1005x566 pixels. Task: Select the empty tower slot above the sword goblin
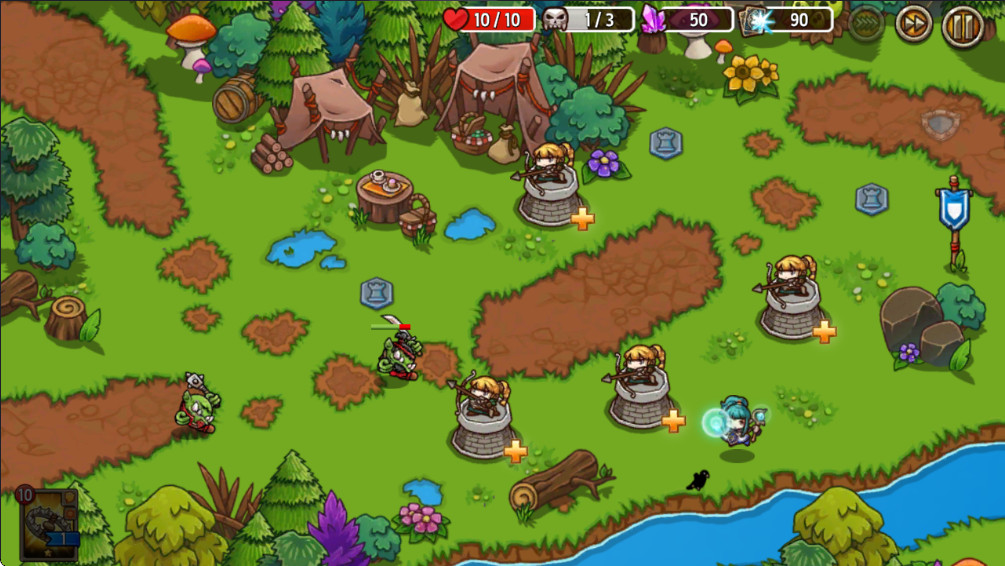click(x=376, y=293)
